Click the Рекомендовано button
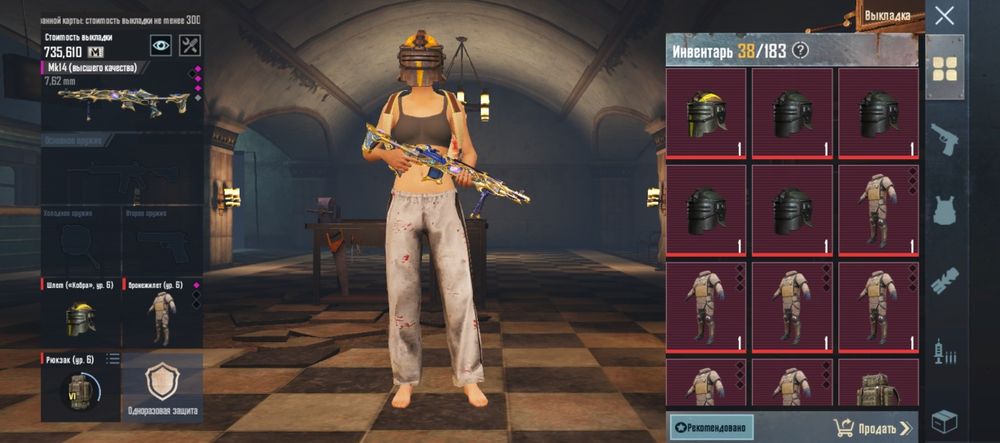The image size is (1000, 443). coord(711,428)
